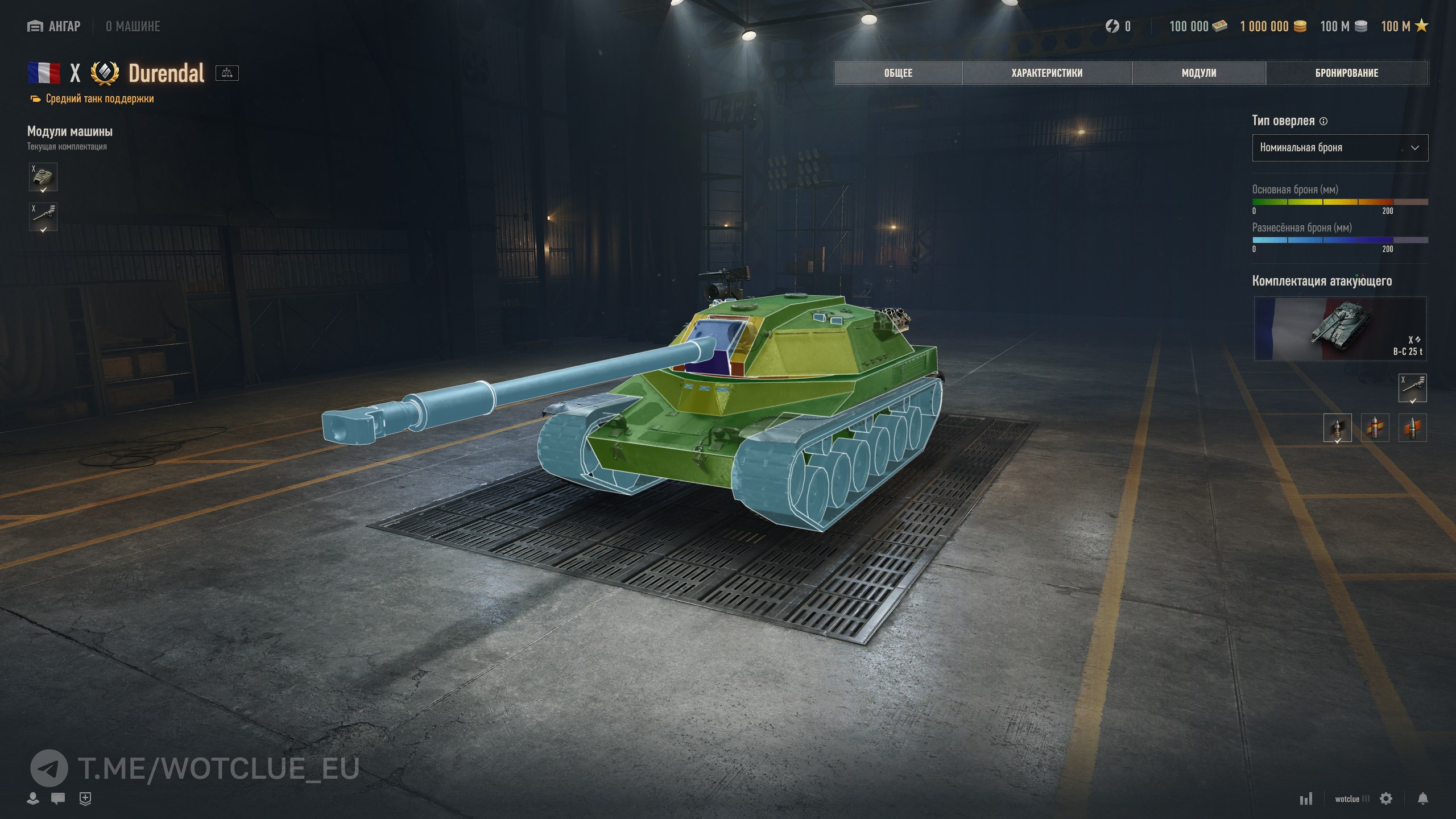Return to the Ангар hangar screen
Screen dimensions: 1456x819
click(x=54, y=26)
